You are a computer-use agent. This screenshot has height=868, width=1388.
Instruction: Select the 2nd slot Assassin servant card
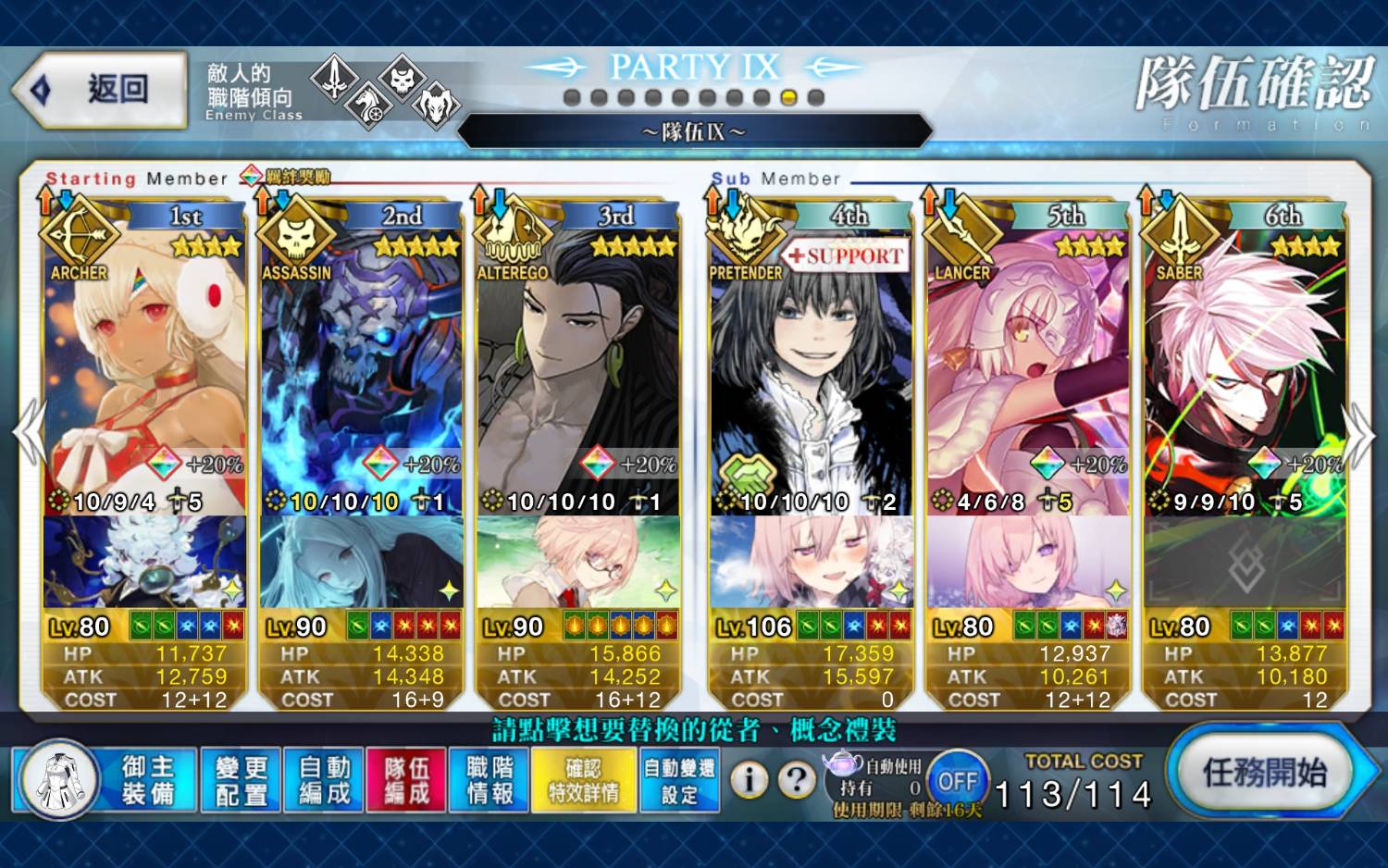pyautogui.click(x=361, y=370)
